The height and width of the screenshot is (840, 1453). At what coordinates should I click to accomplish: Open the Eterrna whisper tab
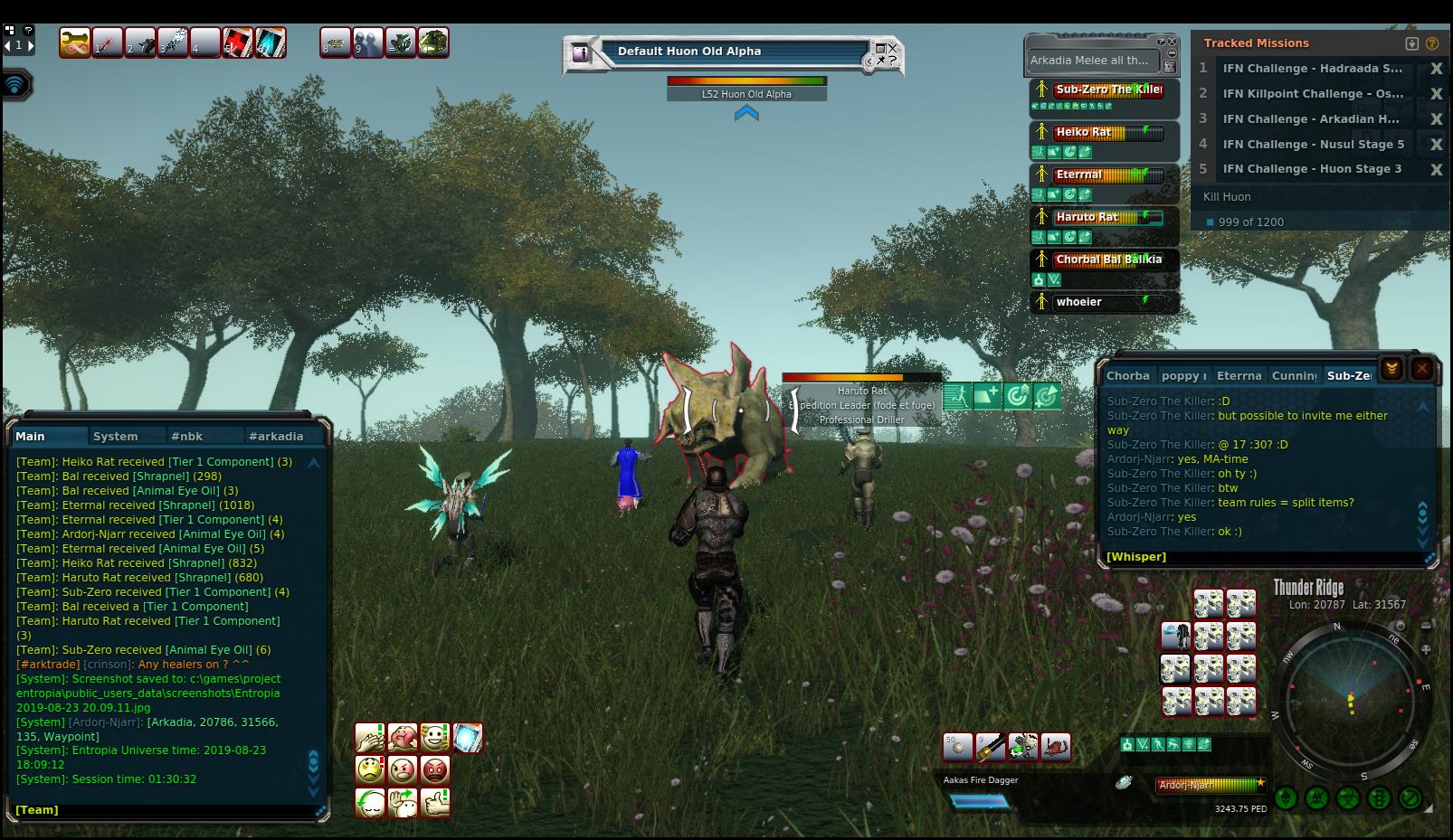click(1239, 375)
